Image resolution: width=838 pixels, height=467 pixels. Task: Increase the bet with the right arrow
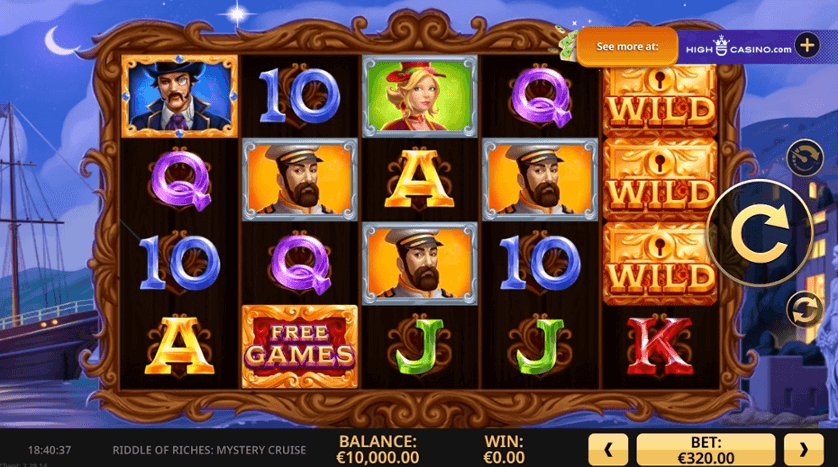[803, 449]
